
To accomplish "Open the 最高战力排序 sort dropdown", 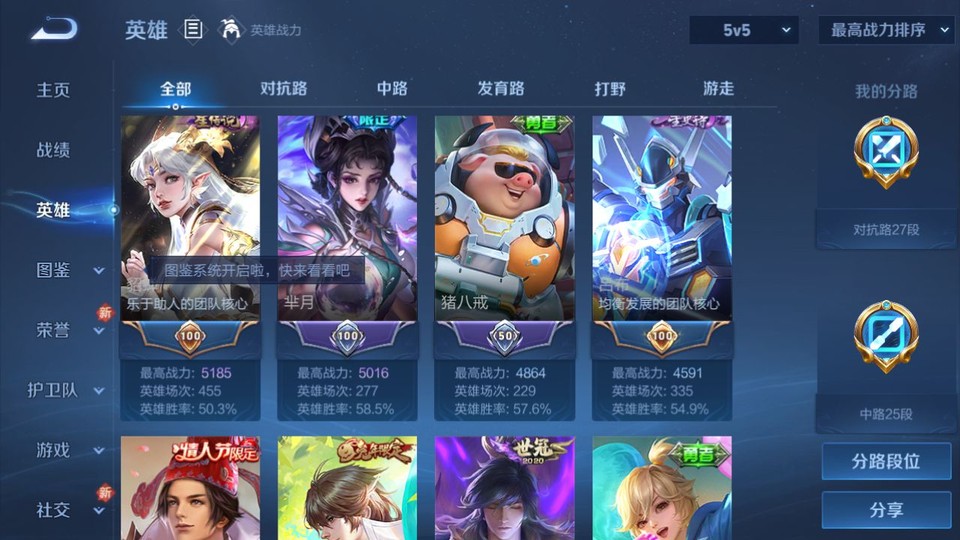I will (887, 30).
